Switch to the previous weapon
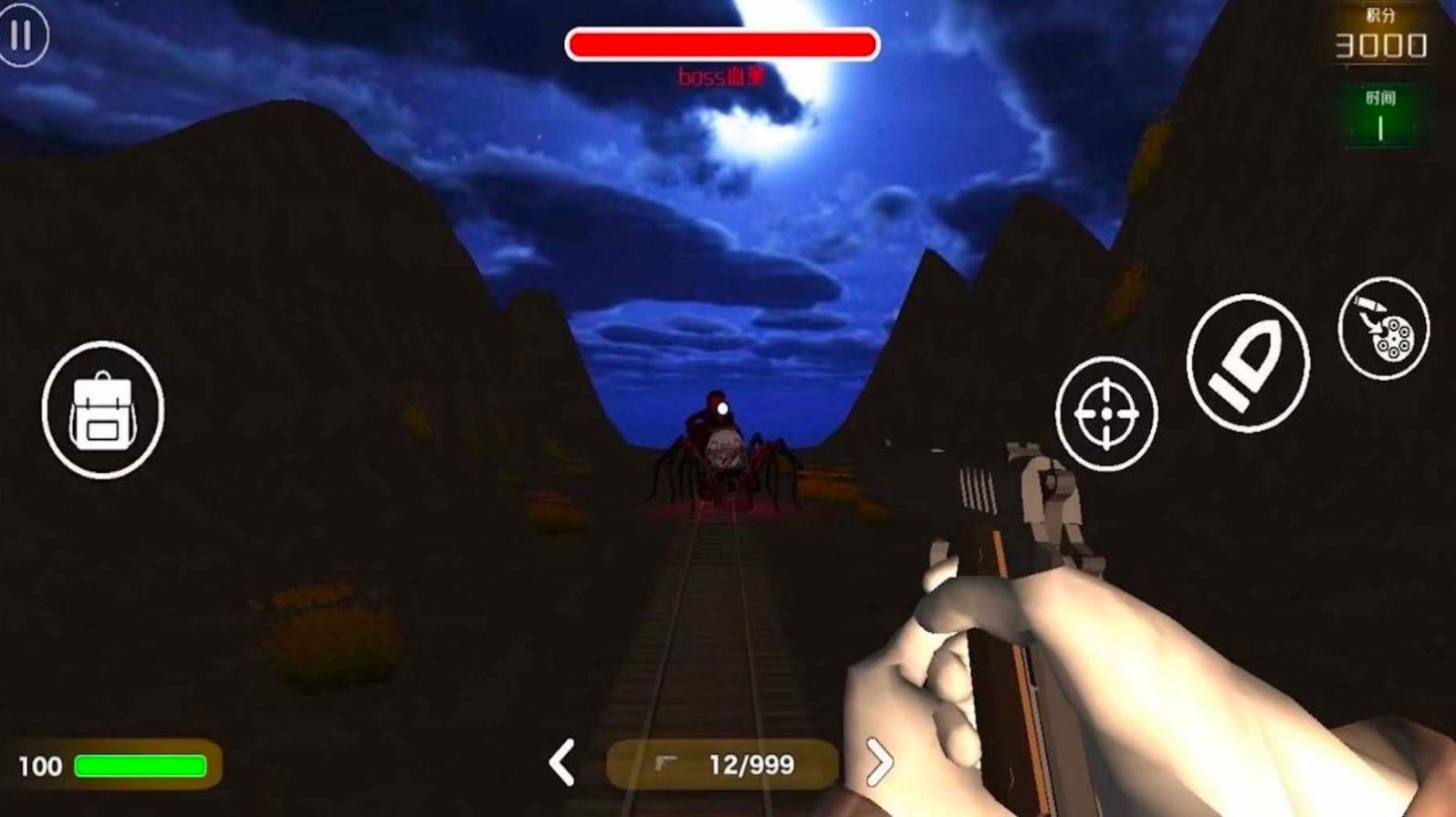 561,763
